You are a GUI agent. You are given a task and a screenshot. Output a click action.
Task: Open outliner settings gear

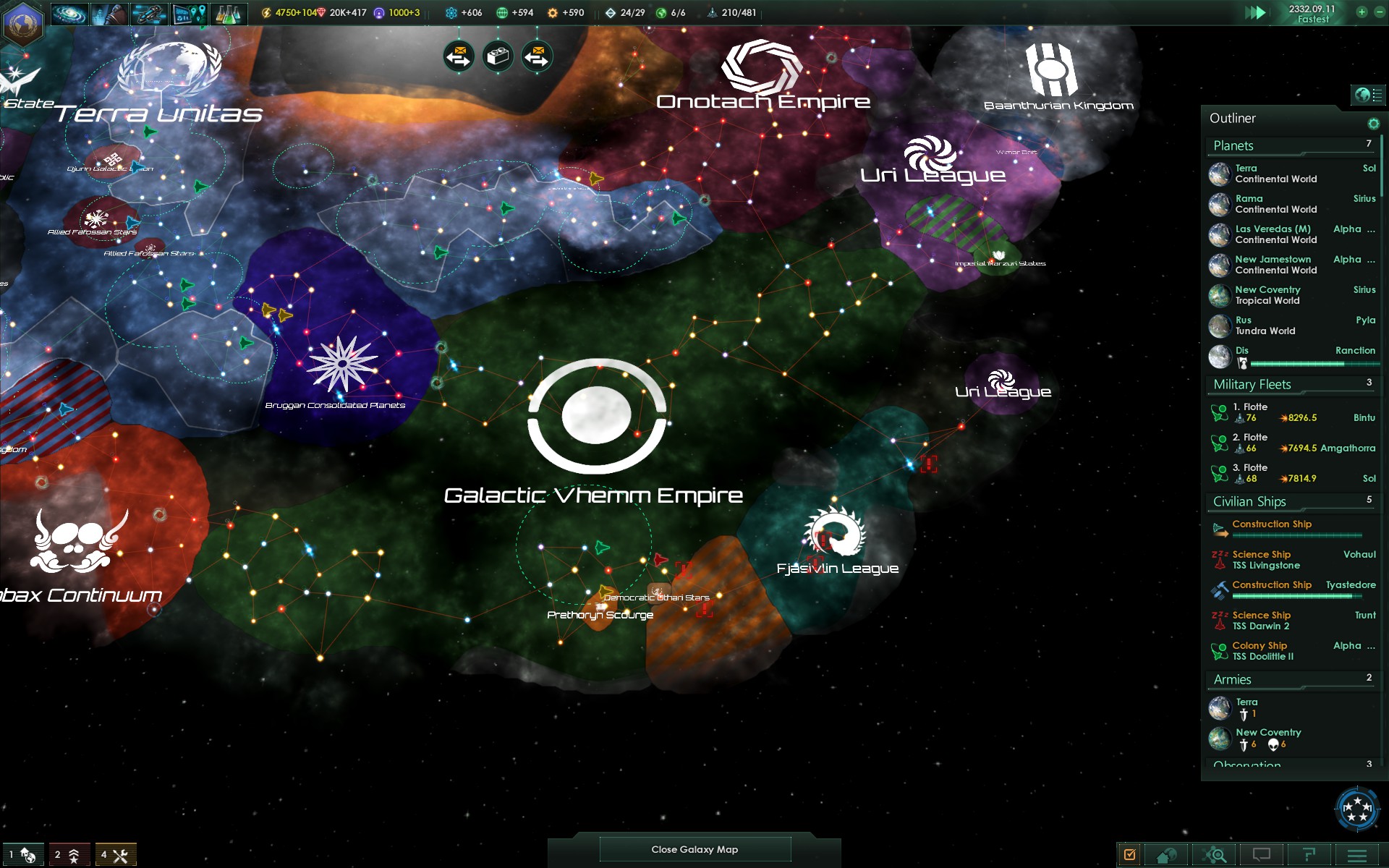[1373, 124]
